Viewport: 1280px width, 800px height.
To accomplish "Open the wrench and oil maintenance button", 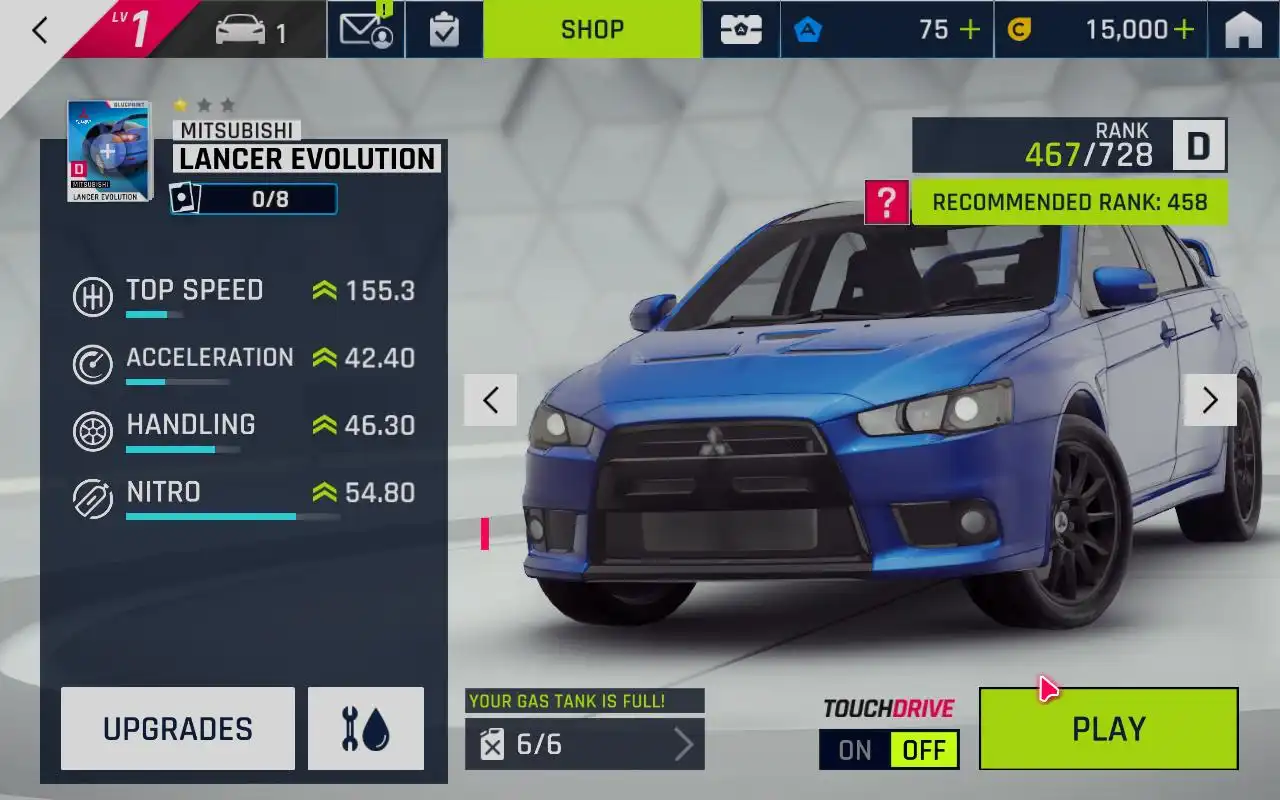I will [366, 729].
